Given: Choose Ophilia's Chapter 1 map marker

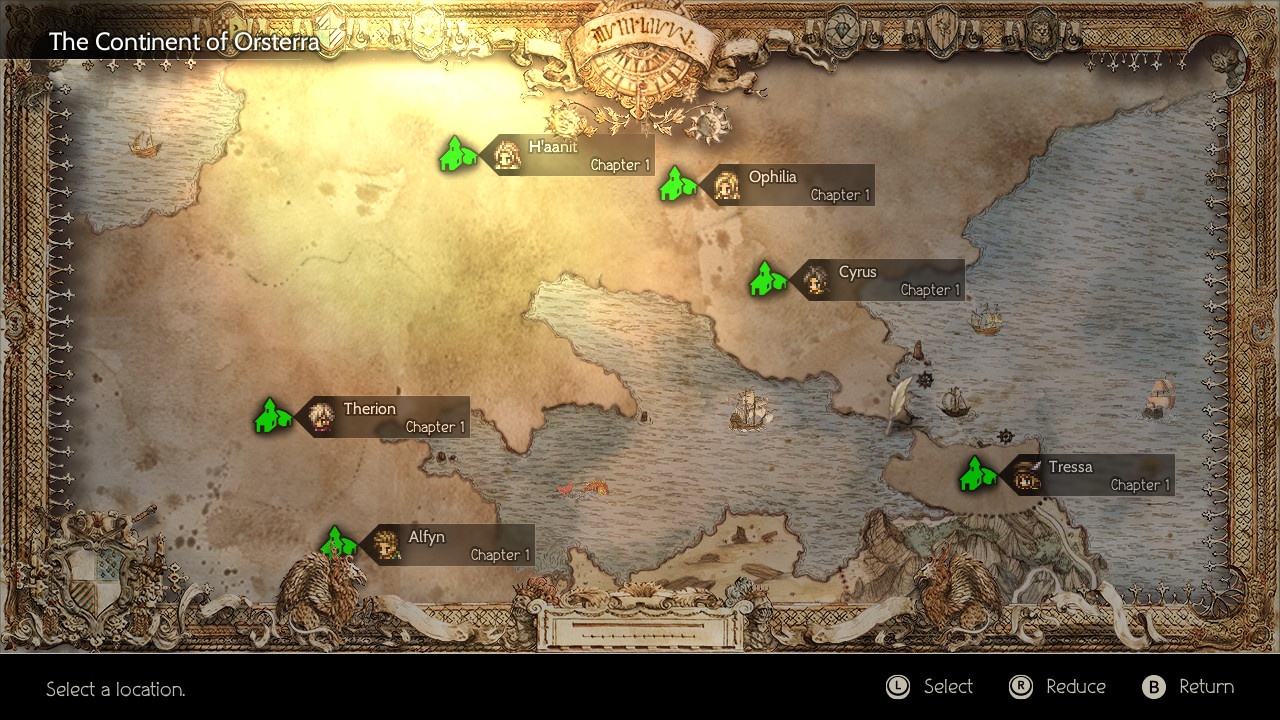Looking at the screenshot, I should (x=677, y=184).
